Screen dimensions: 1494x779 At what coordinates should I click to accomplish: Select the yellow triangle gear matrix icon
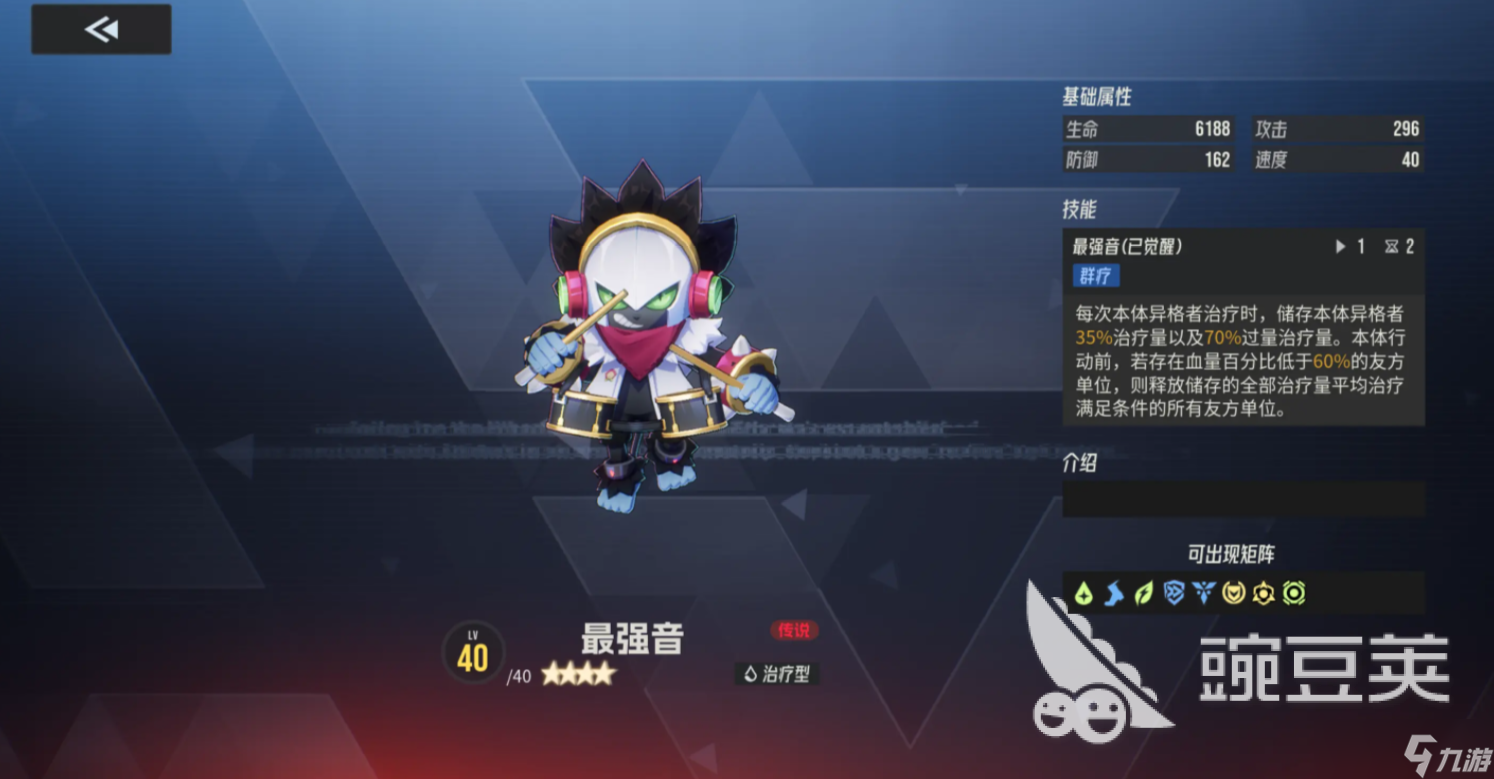pyautogui.click(x=1264, y=594)
